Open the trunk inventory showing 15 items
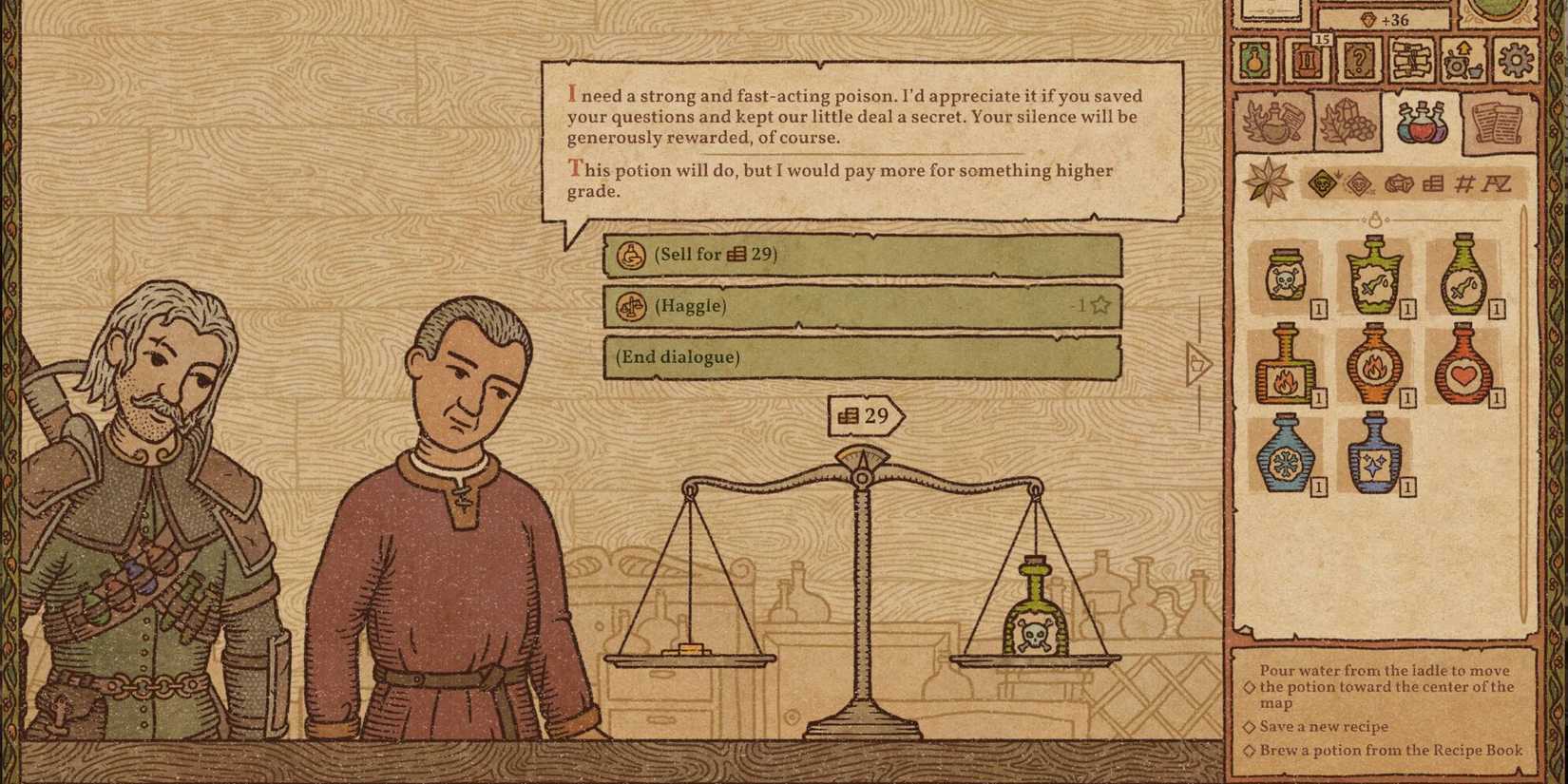 pyautogui.click(x=1307, y=60)
